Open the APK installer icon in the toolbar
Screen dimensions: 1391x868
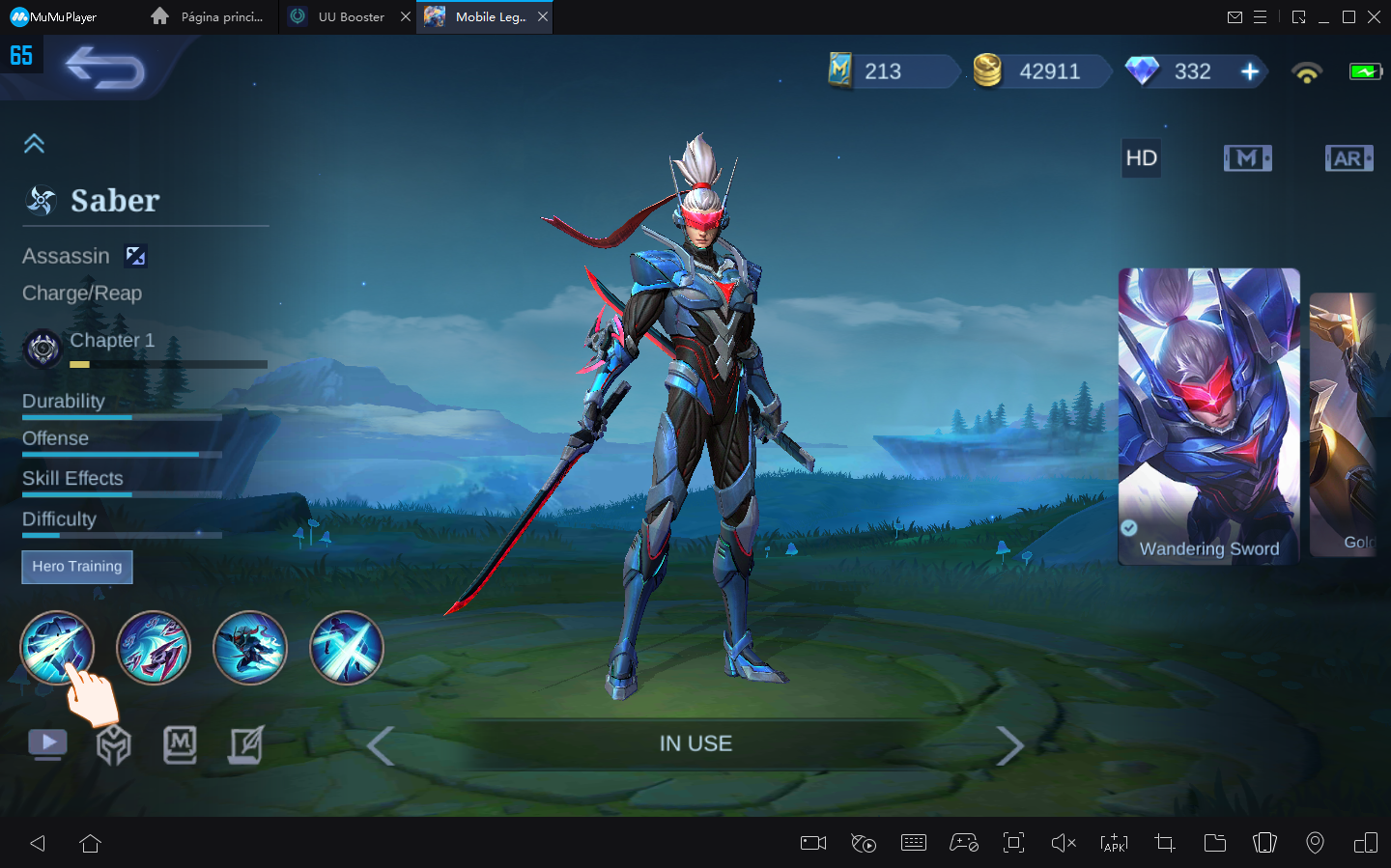(x=1114, y=843)
